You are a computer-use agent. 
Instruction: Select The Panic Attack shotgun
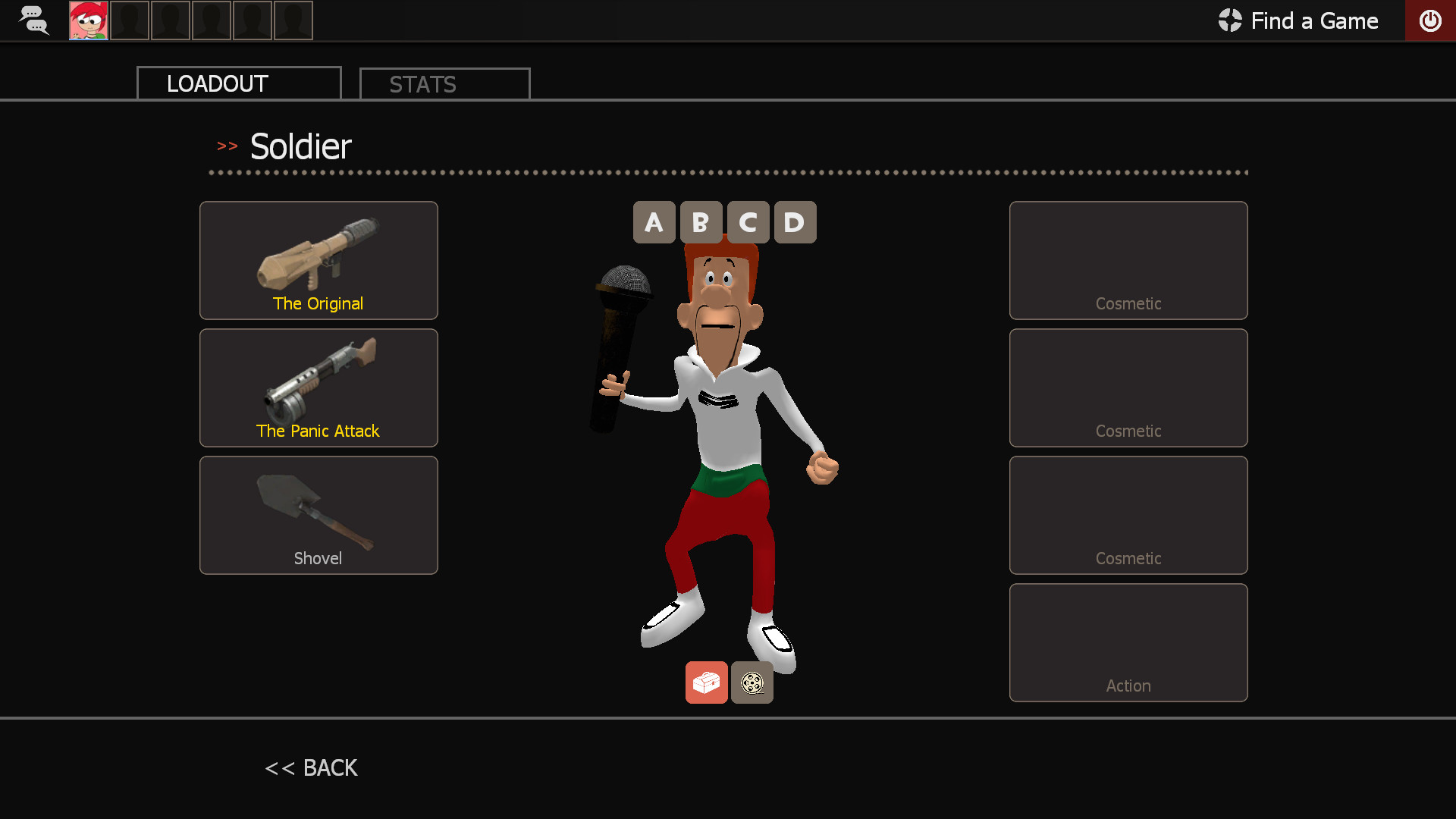(x=318, y=388)
